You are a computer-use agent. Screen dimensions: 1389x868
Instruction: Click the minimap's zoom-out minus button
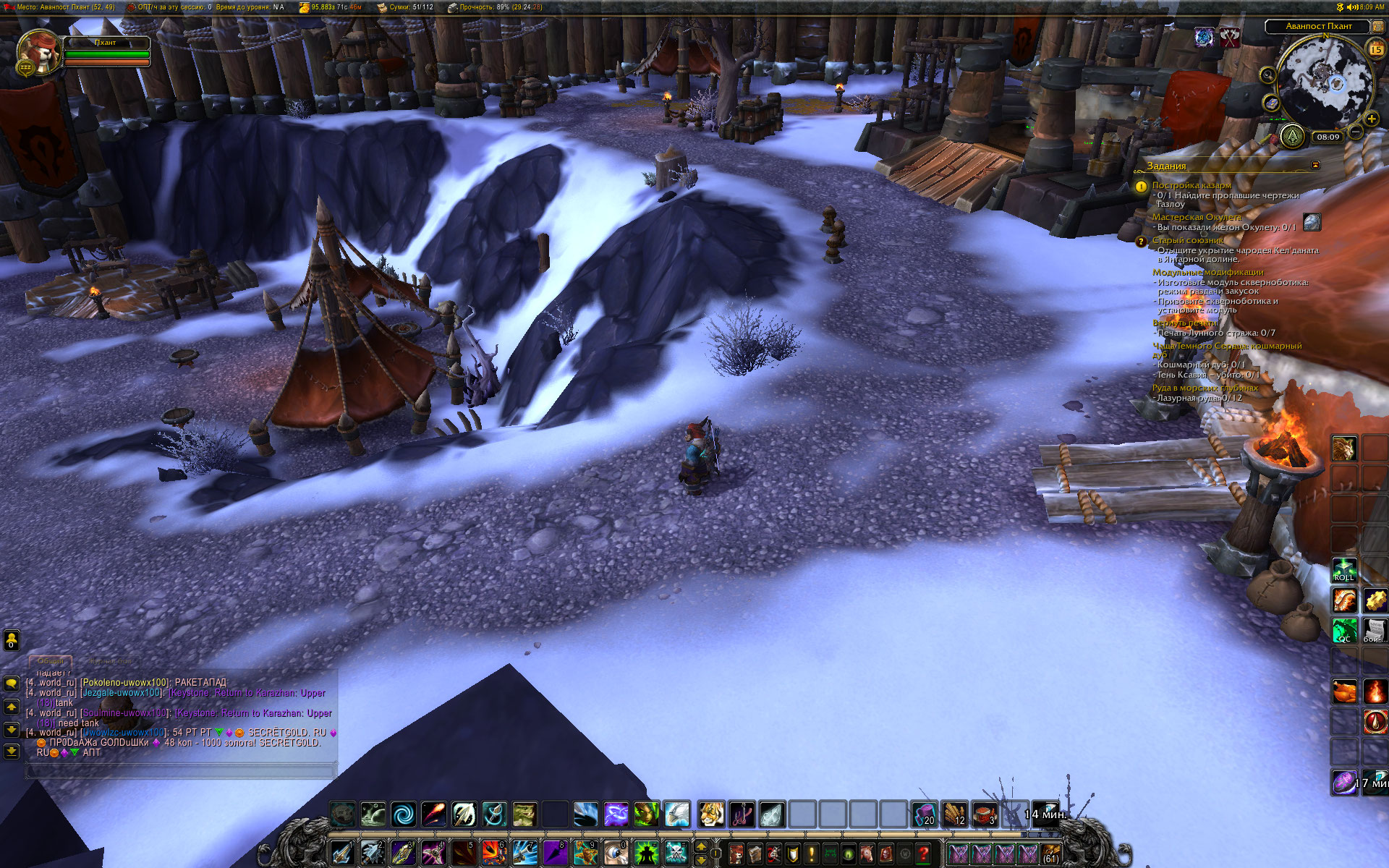(1356, 132)
